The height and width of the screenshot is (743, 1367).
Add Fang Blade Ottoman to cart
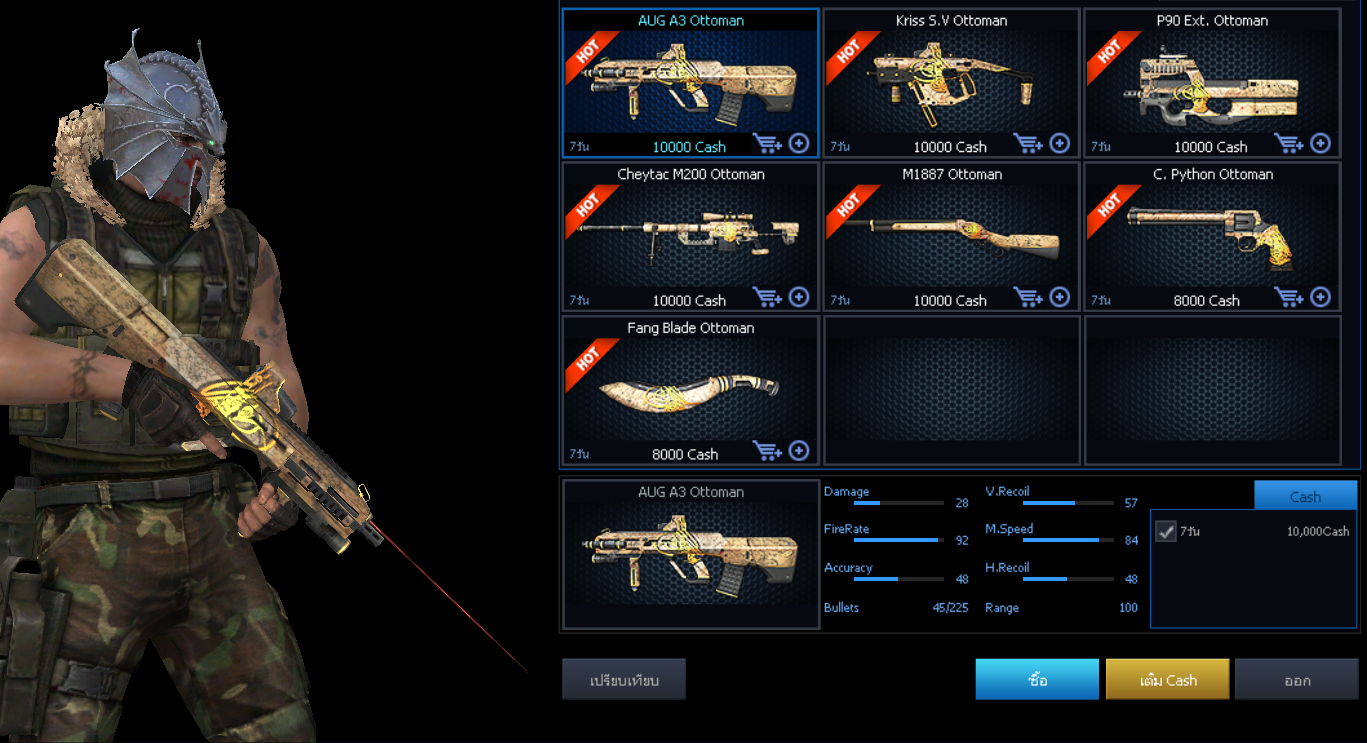point(767,452)
